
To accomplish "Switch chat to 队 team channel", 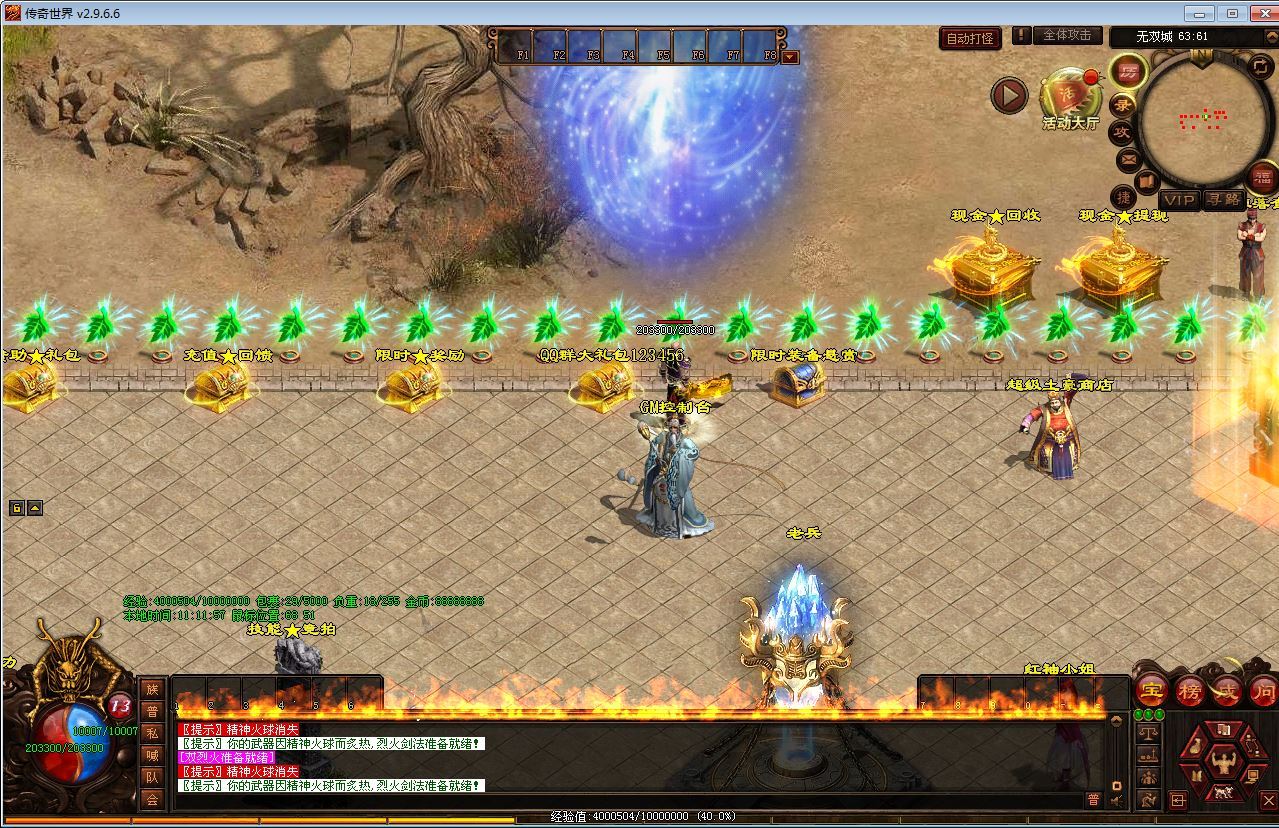I will 152,777.
